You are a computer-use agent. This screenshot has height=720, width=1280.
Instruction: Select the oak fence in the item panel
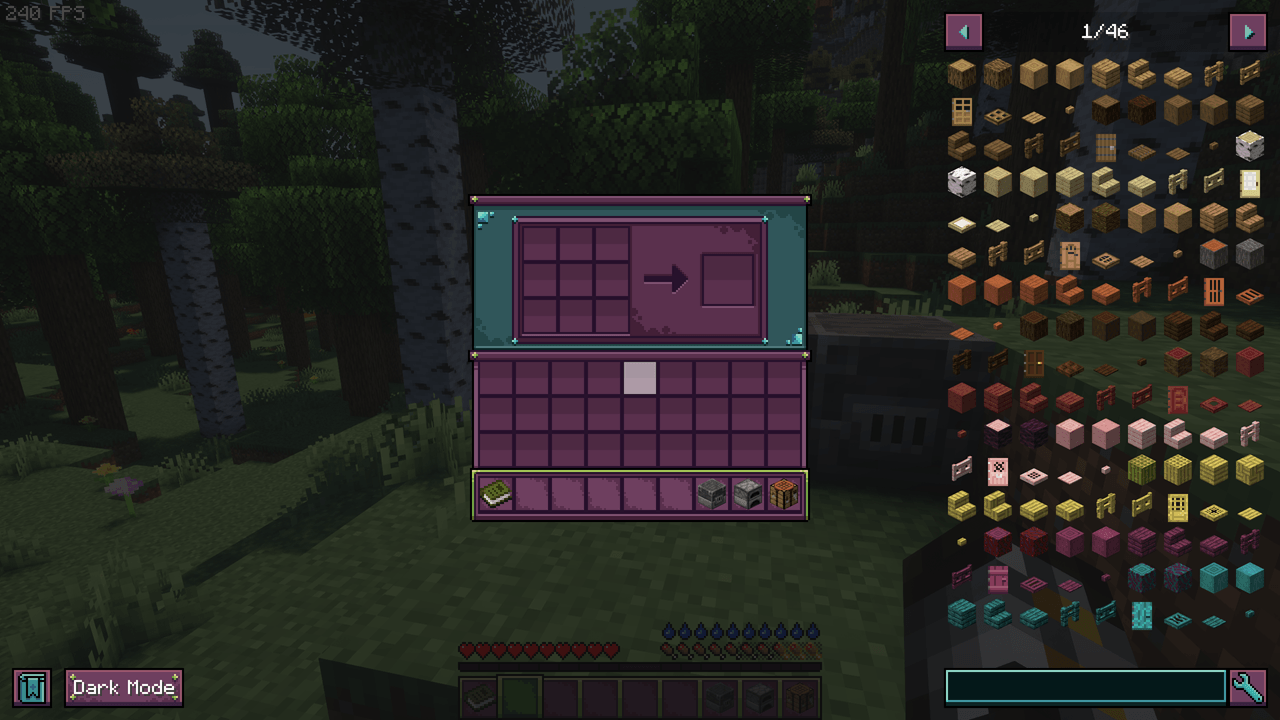pyautogui.click(x=1212, y=70)
